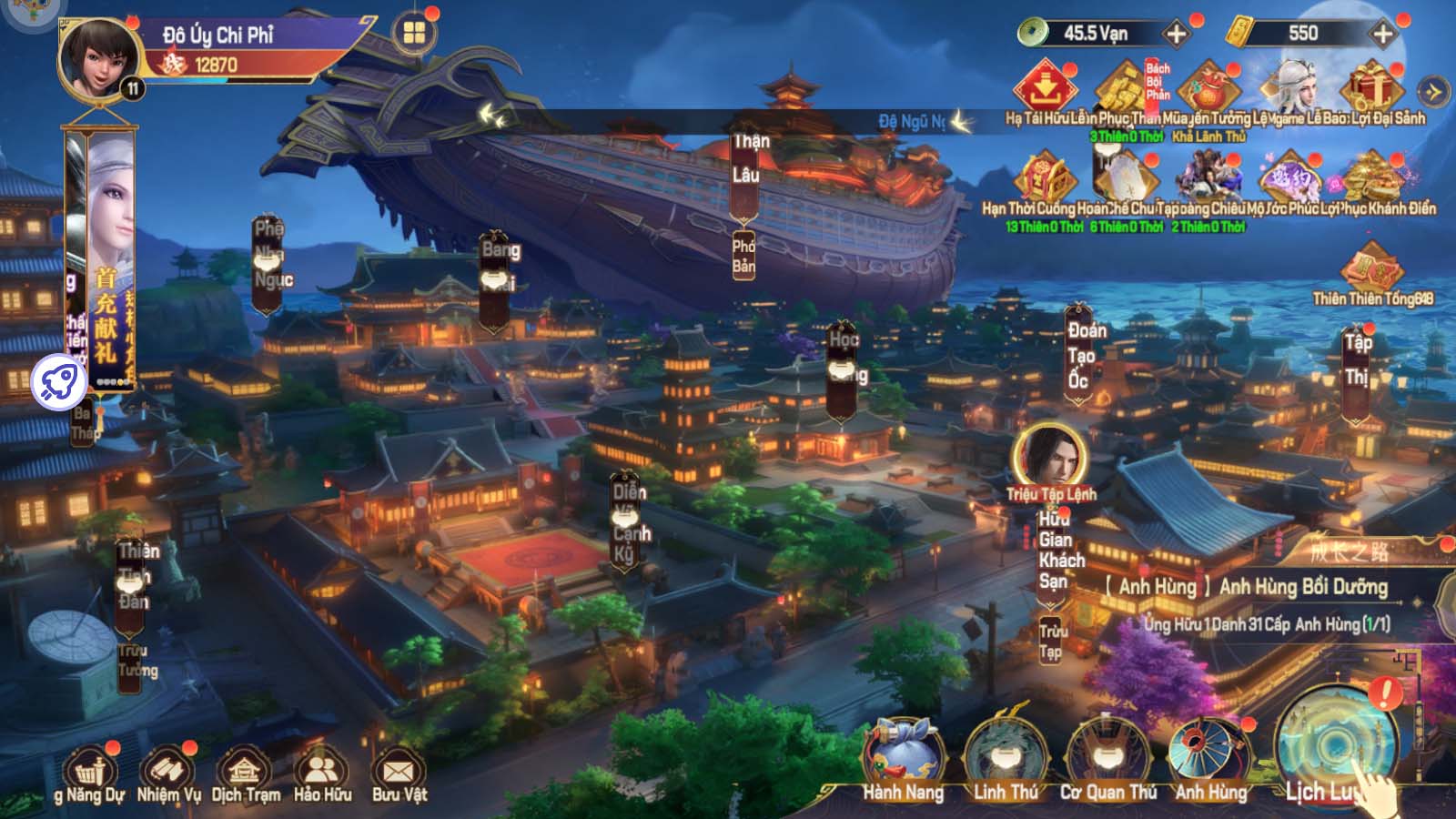Click the rocket boost icon
Image resolution: width=1456 pixels, height=819 pixels.
59,381
